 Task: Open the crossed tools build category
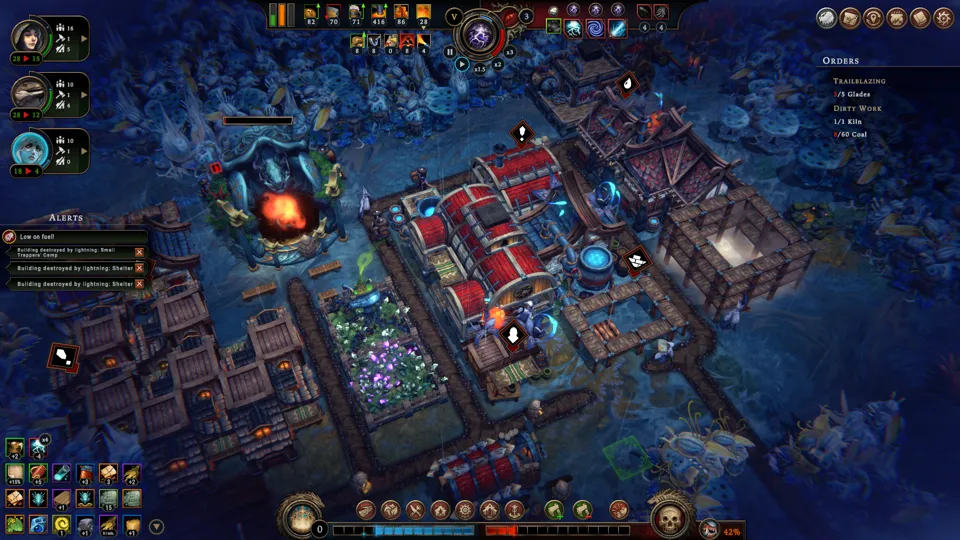coord(415,510)
